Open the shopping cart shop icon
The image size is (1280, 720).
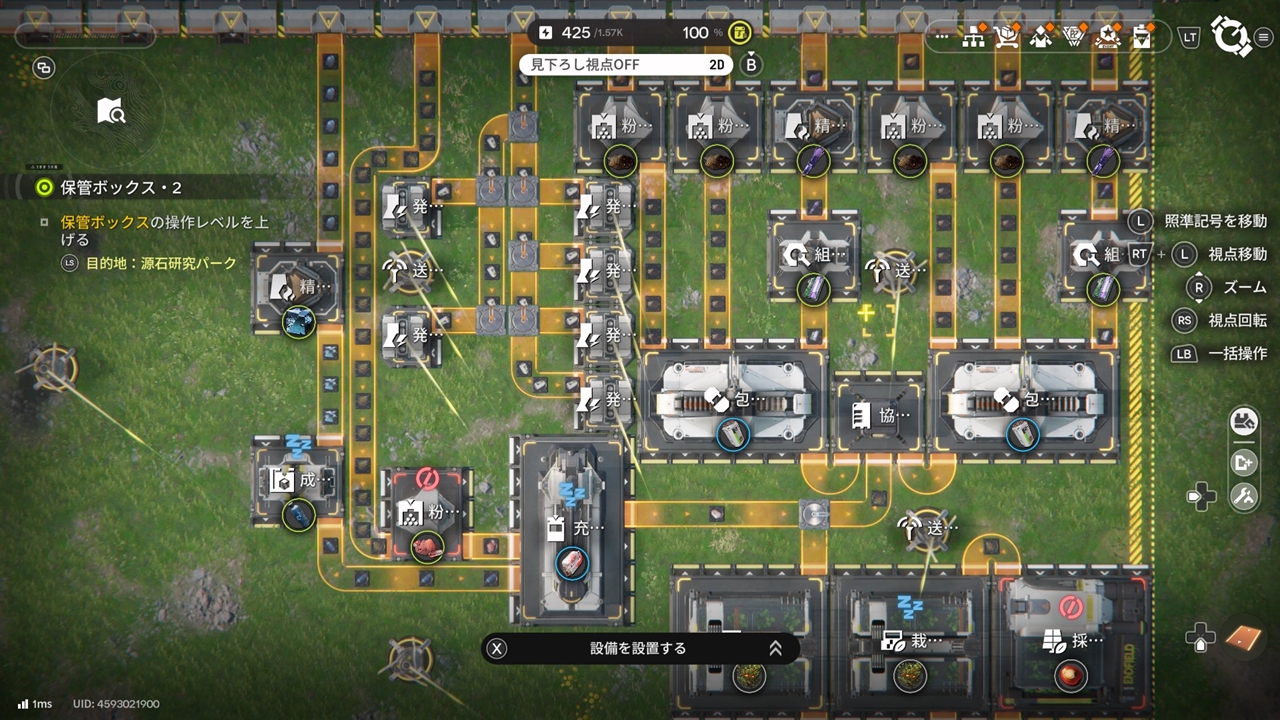[x=1006, y=37]
